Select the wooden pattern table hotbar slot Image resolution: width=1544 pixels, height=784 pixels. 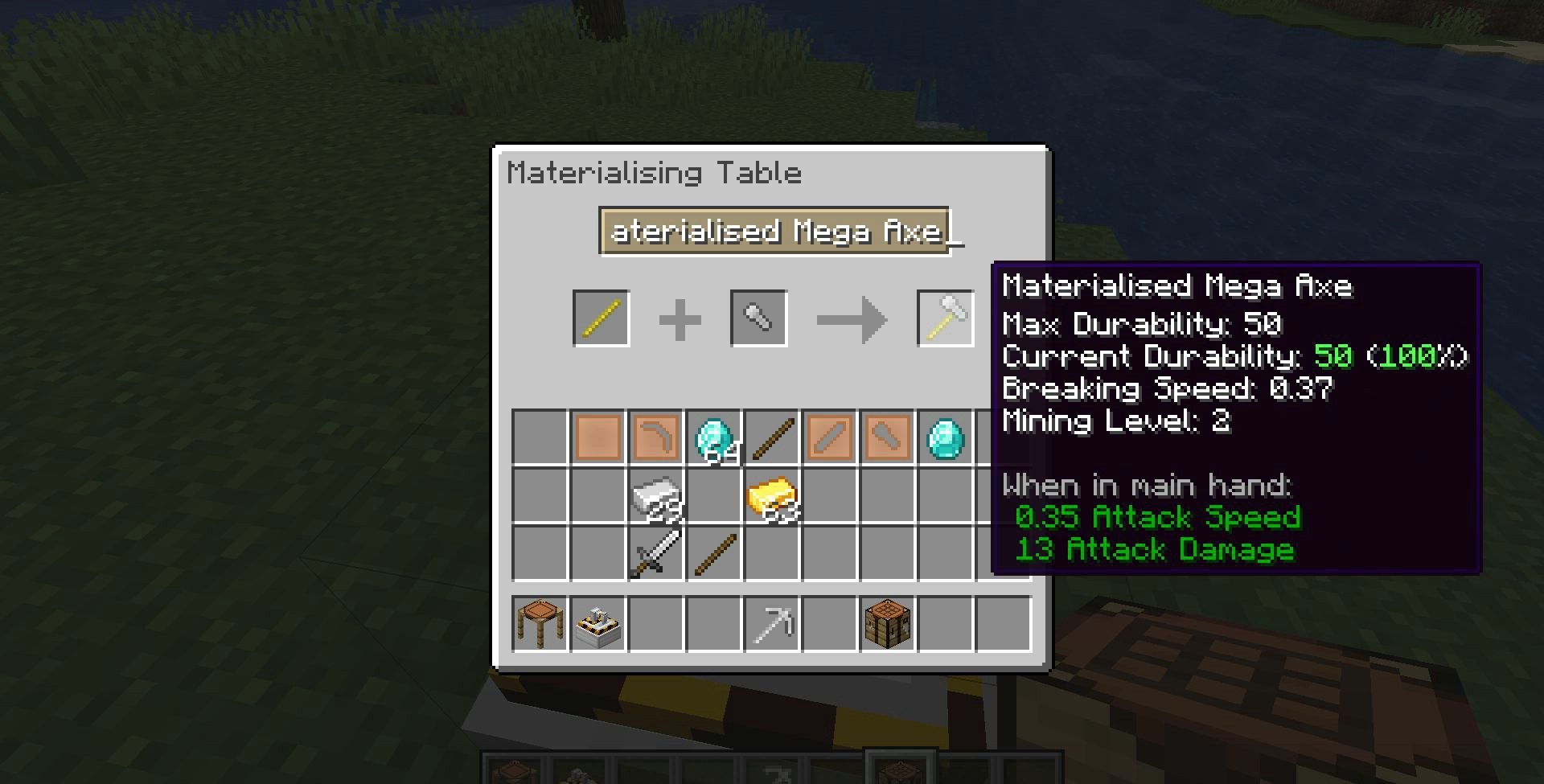539,624
